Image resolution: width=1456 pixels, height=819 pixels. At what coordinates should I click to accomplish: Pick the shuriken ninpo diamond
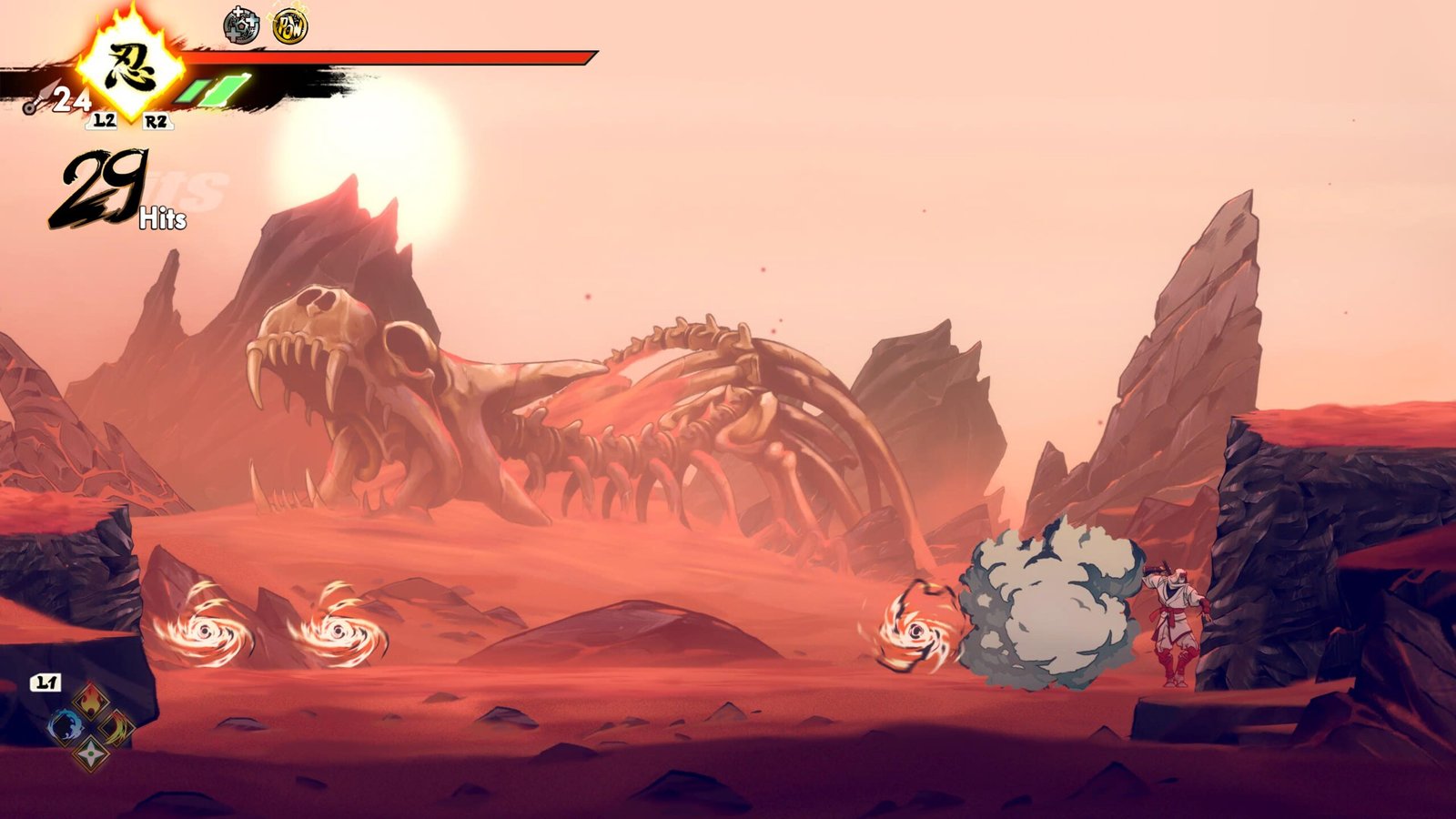pyautogui.click(x=91, y=753)
